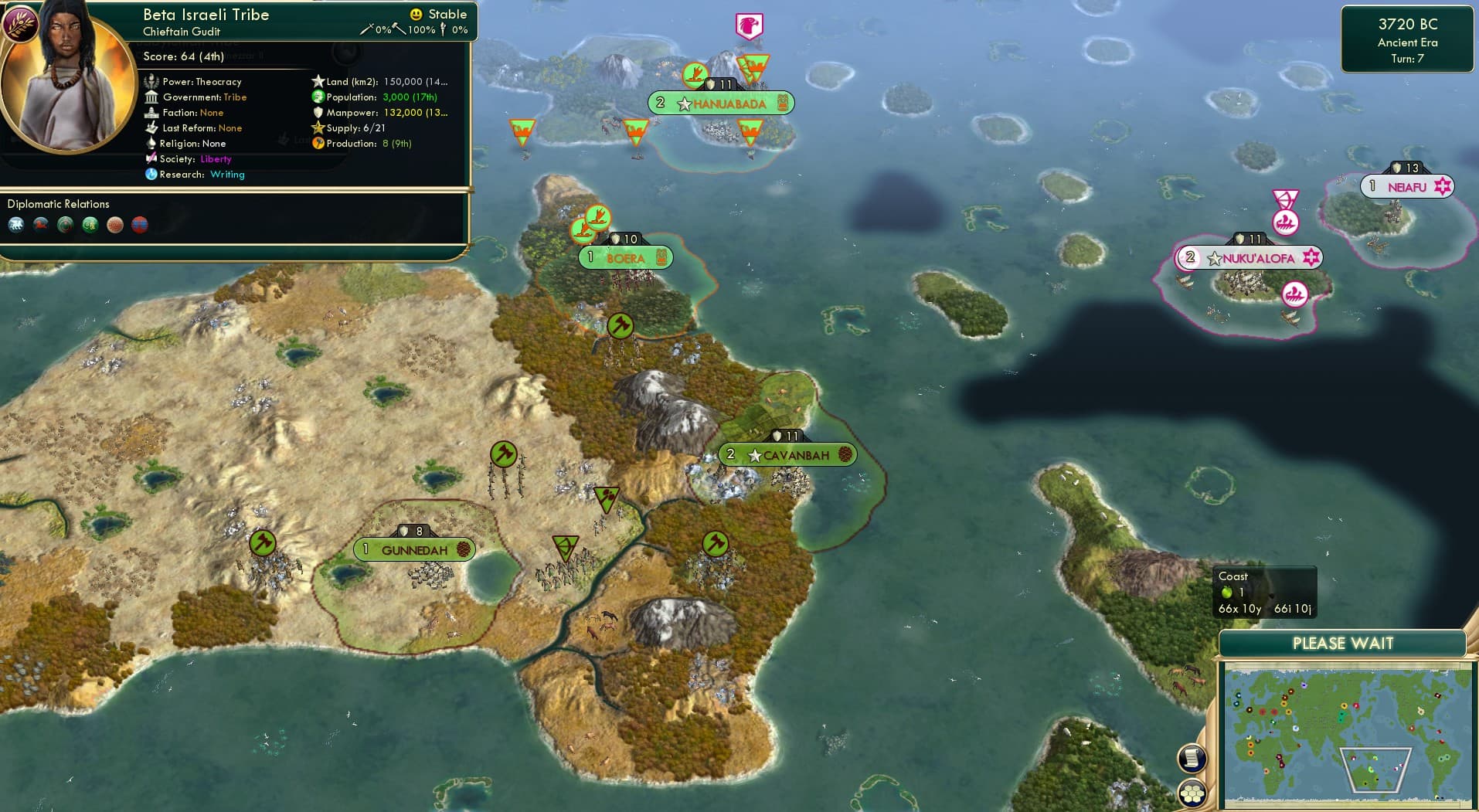
Task: Click the first Diplomatic Relations civilization icon
Action: [x=17, y=224]
